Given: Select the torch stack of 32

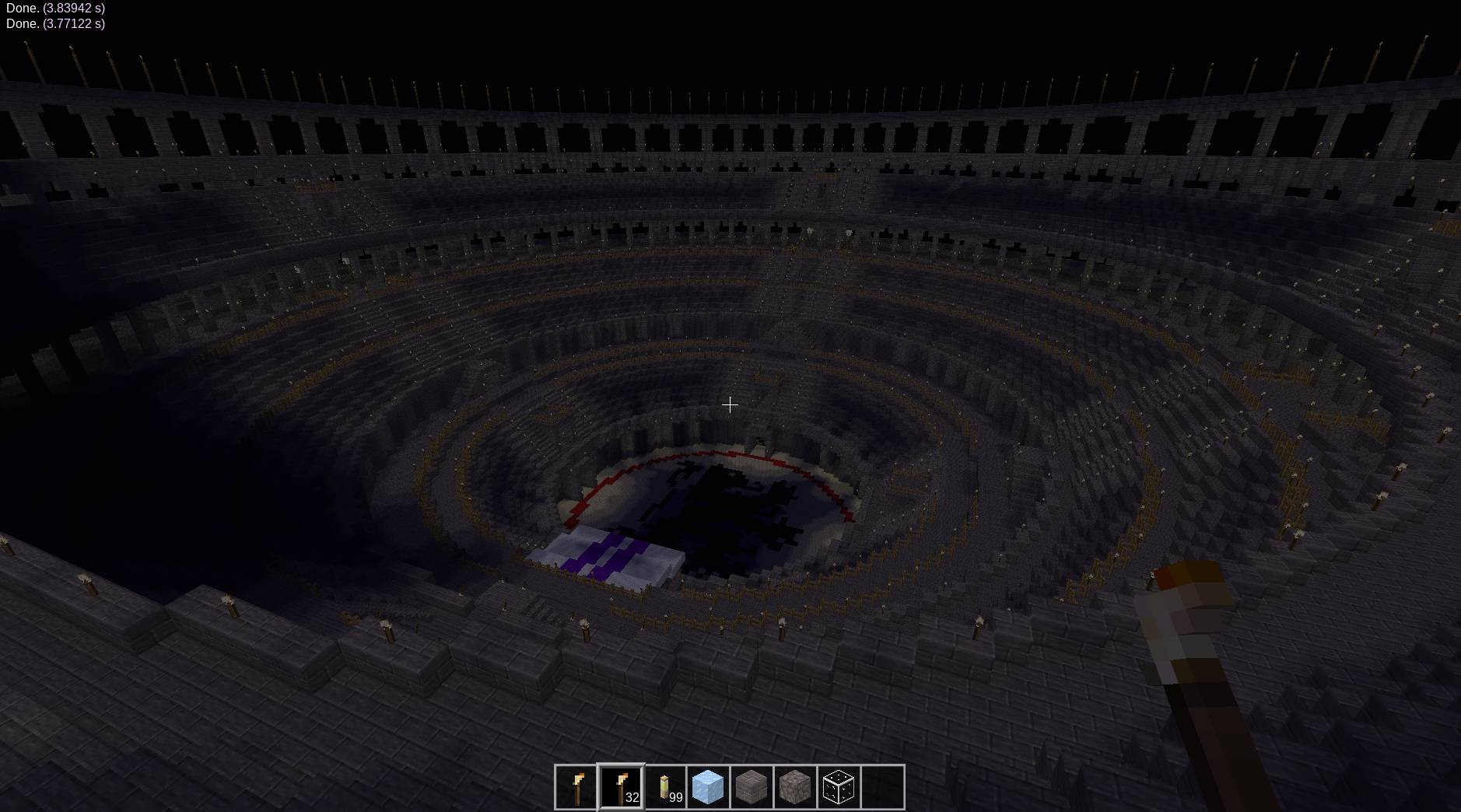Looking at the screenshot, I should [x=621, y=787].
